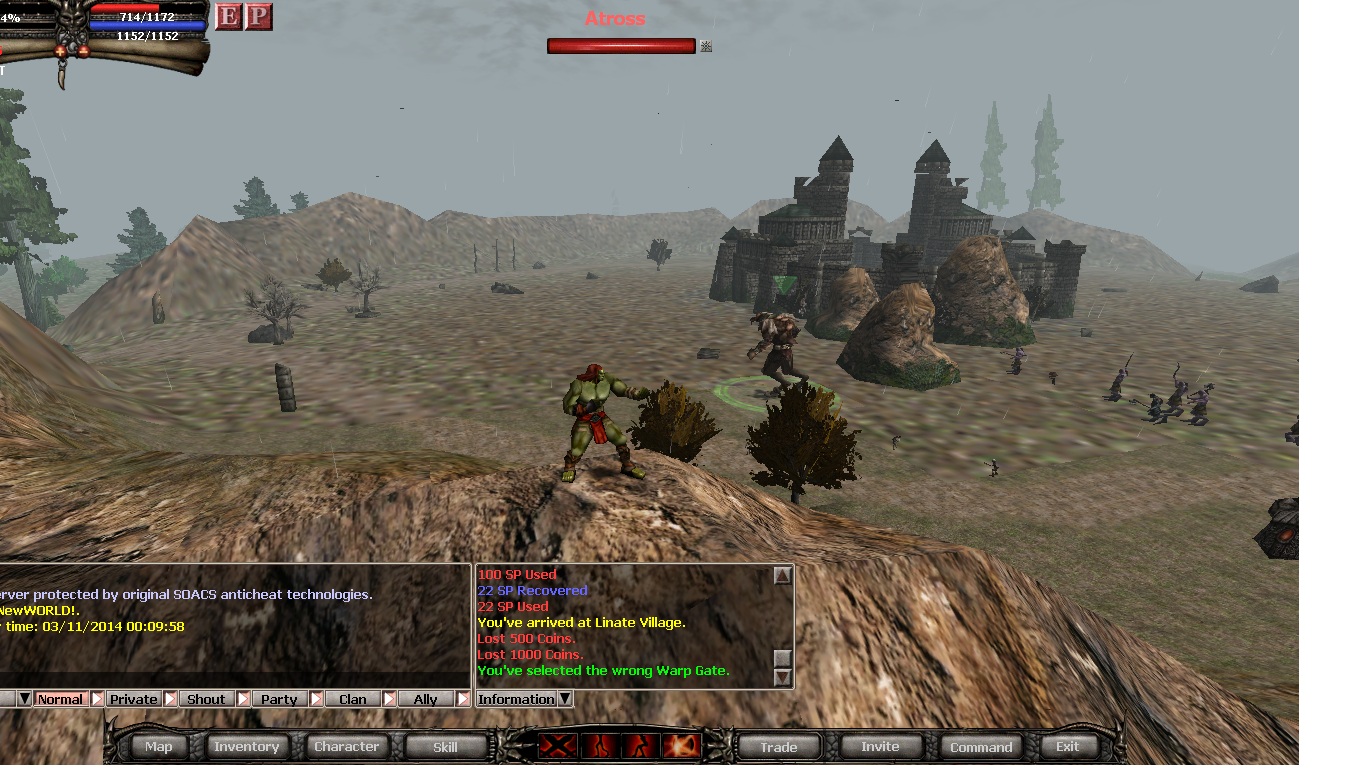Open the Skill window
The height and width of the screenshot is (768, 1366).
click(445, 746)
